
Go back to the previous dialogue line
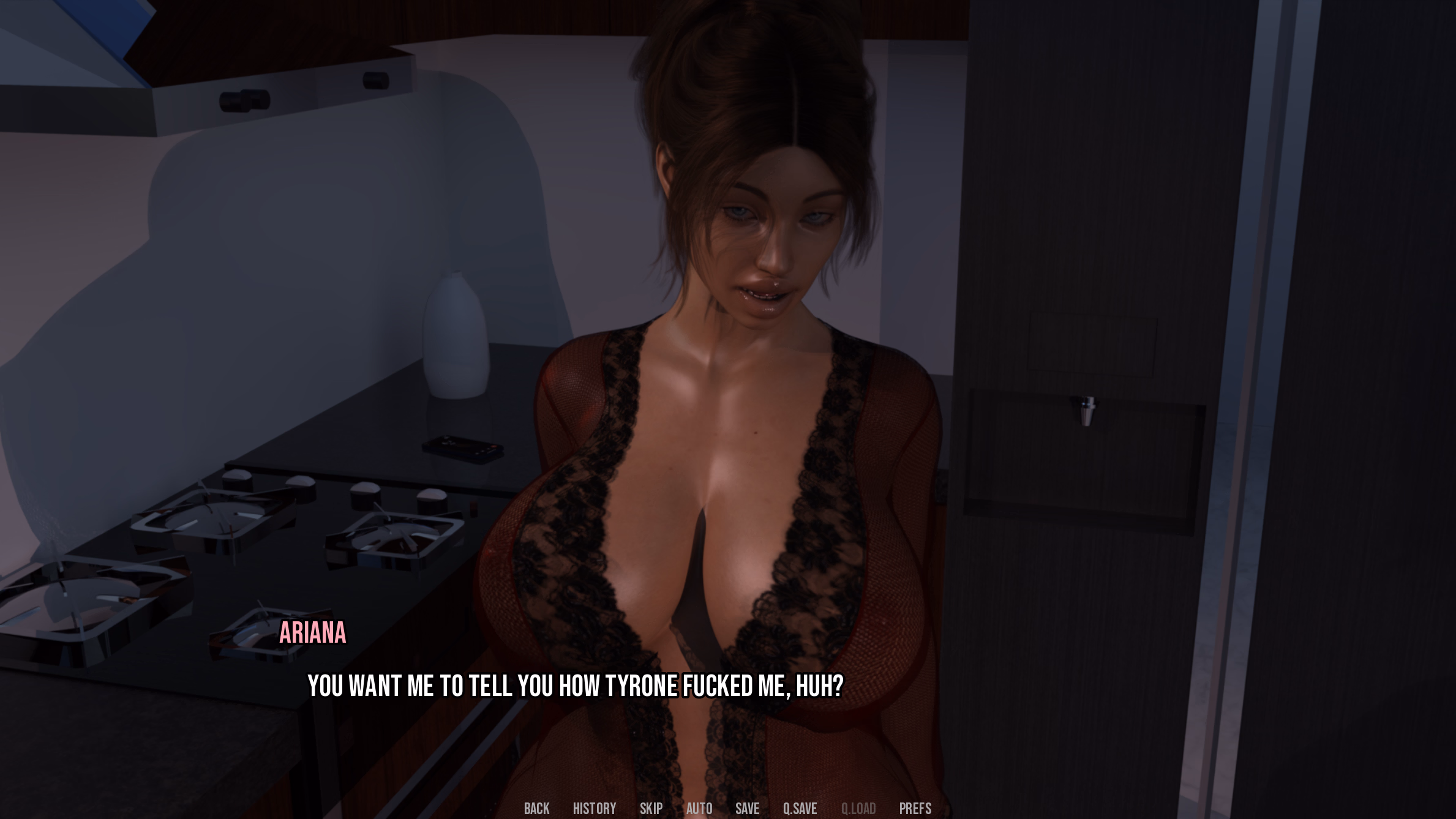(x=536, y=809)
